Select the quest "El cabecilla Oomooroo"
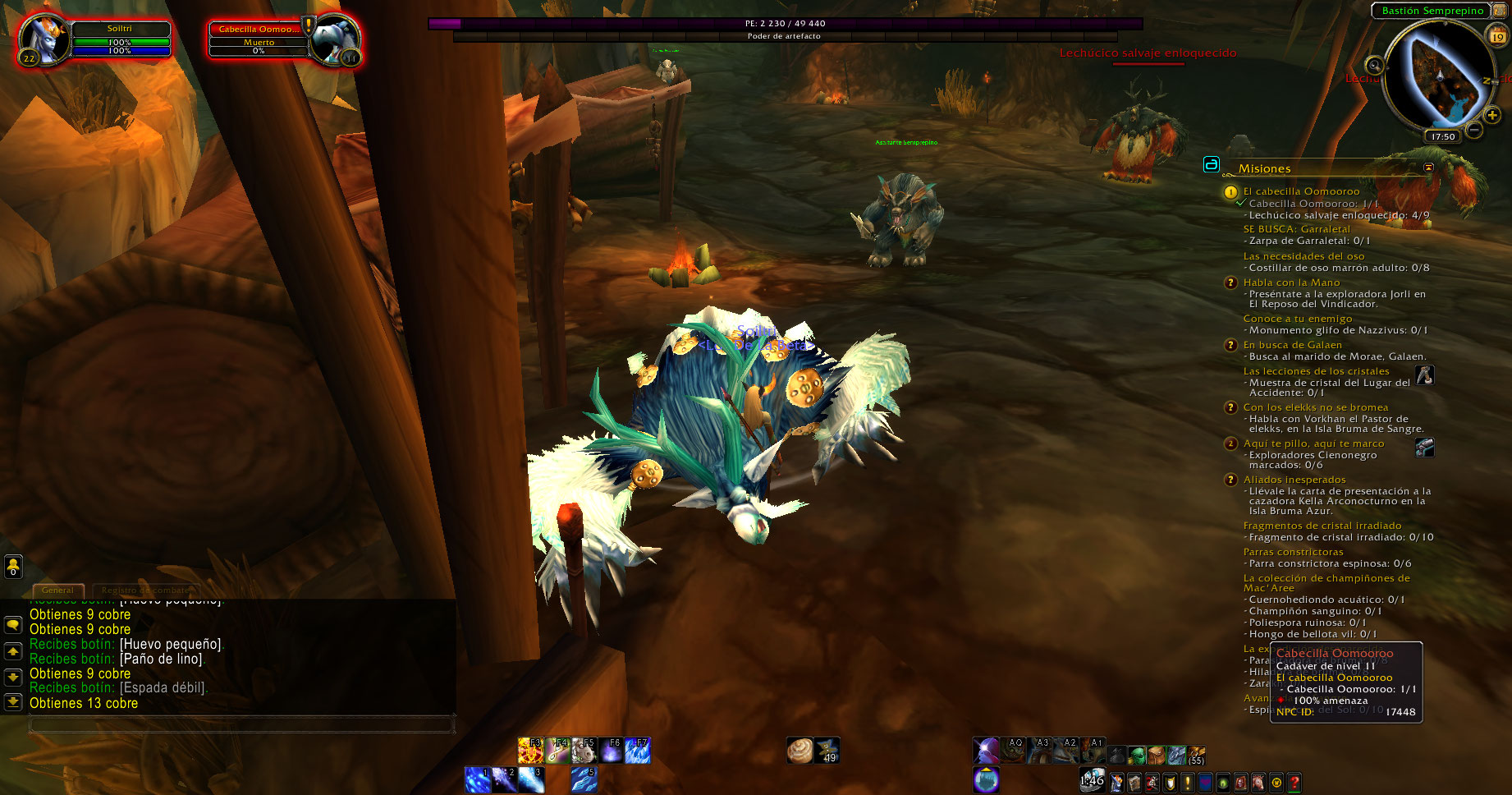The image size is (1512, 795). point(1301,191)
